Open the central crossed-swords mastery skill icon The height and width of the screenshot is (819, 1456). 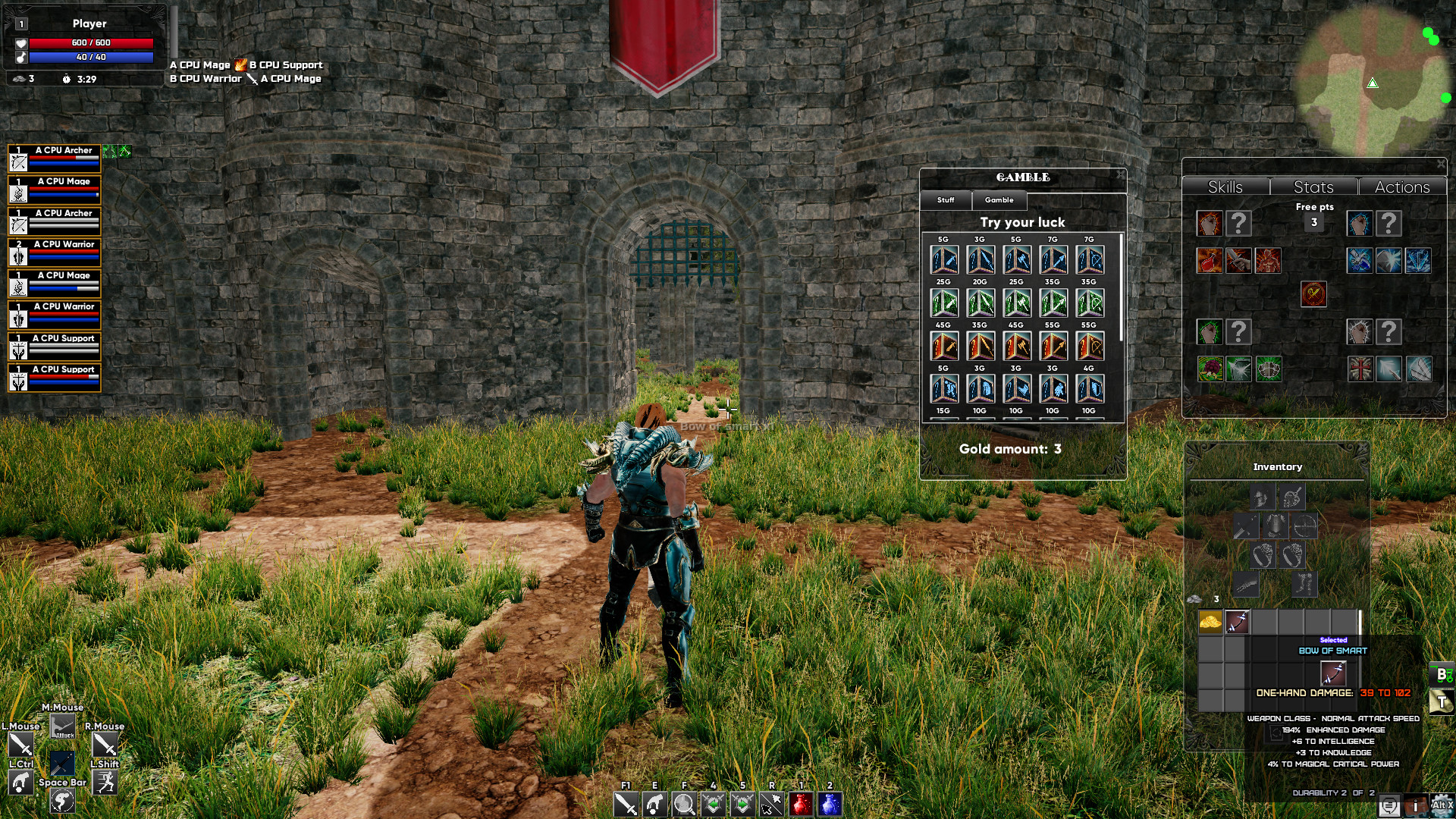[1313, 294]
